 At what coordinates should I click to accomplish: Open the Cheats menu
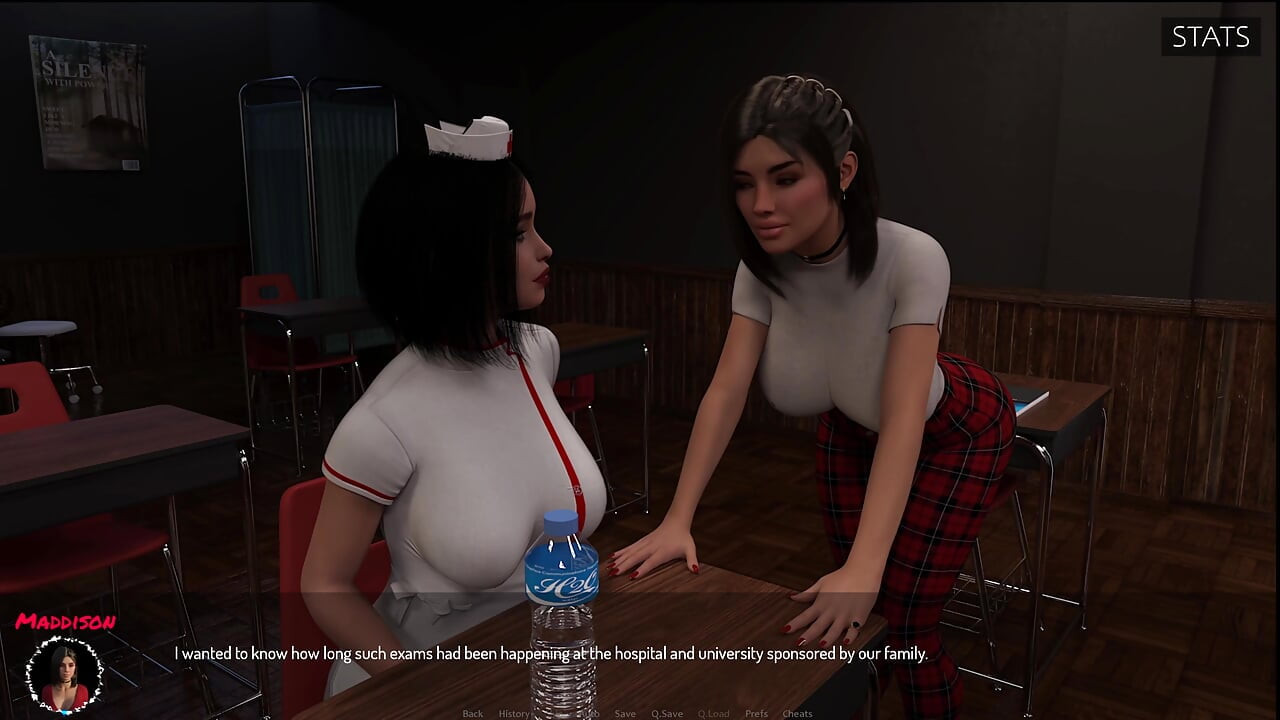pyautogui.click(x=797, y=713)
